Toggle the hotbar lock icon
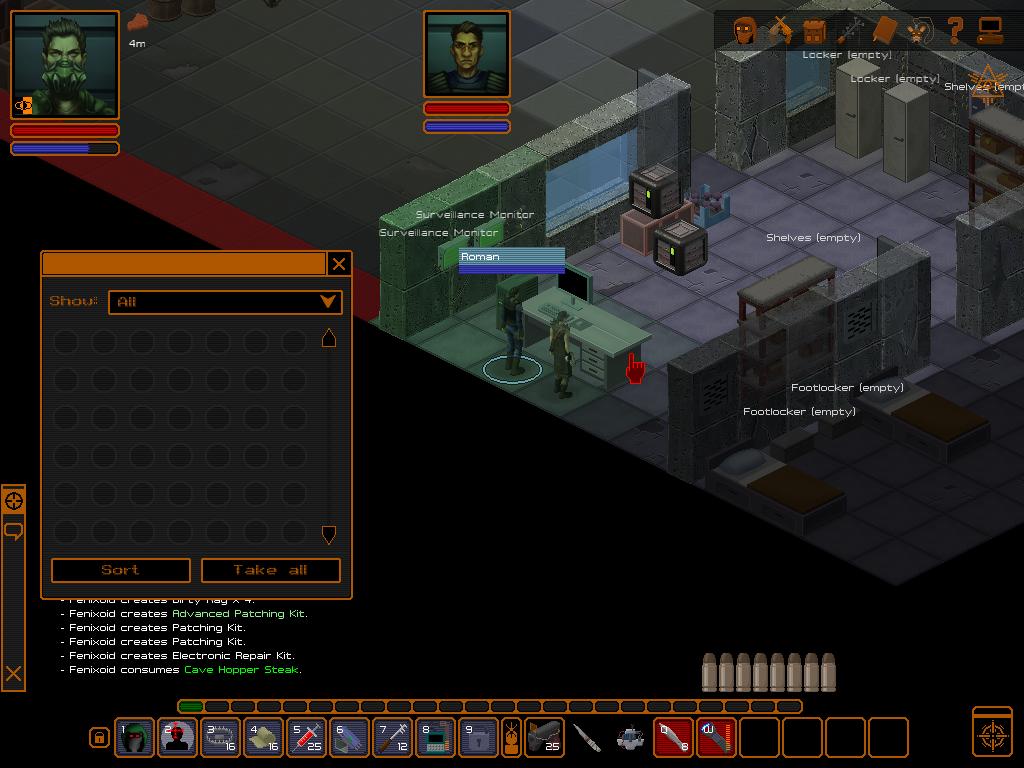Image resolution: width=1024 pixels, height=768 pixels. coord(99,738)
